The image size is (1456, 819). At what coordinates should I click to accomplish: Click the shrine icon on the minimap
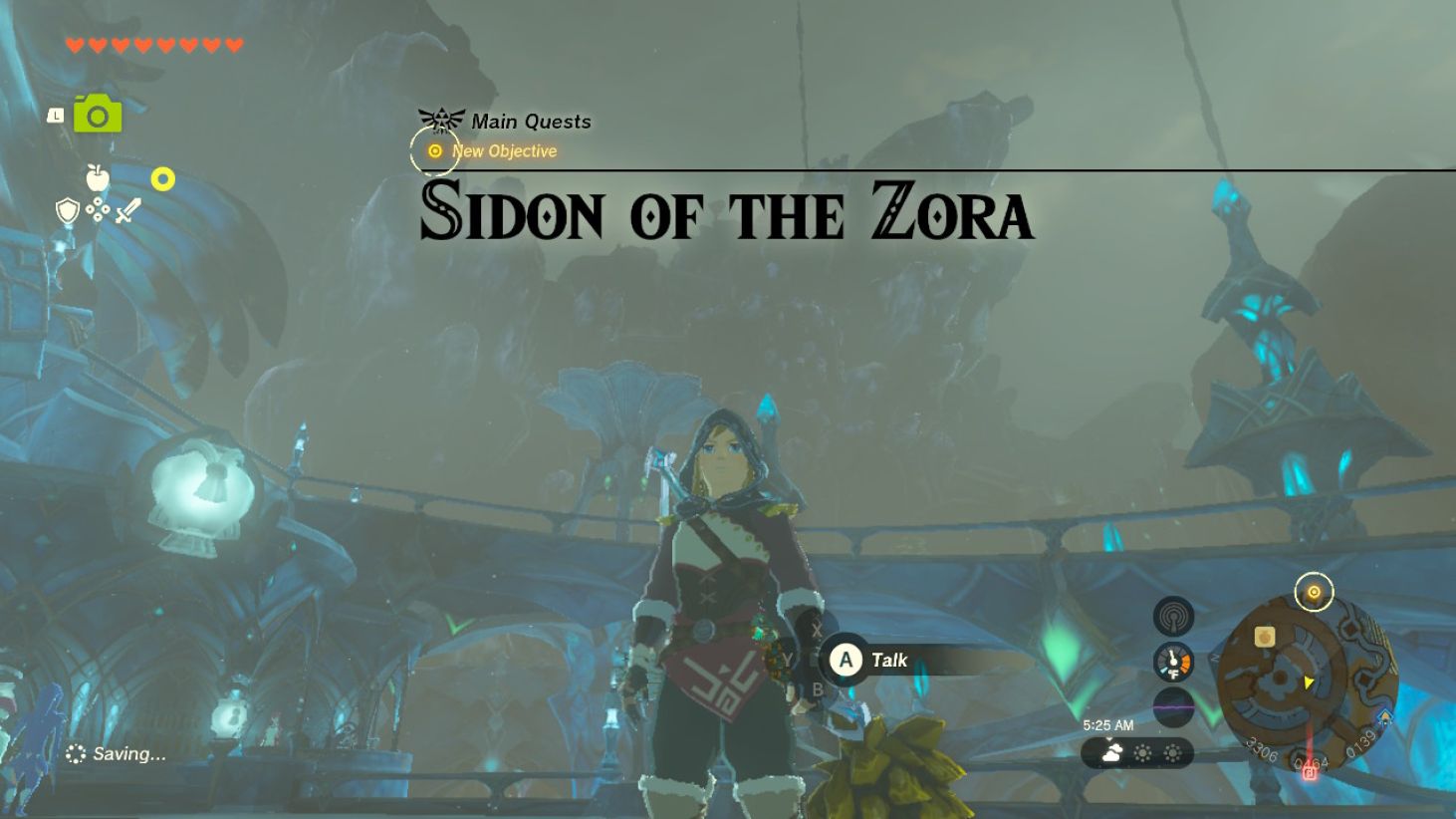coord(1264,636)
